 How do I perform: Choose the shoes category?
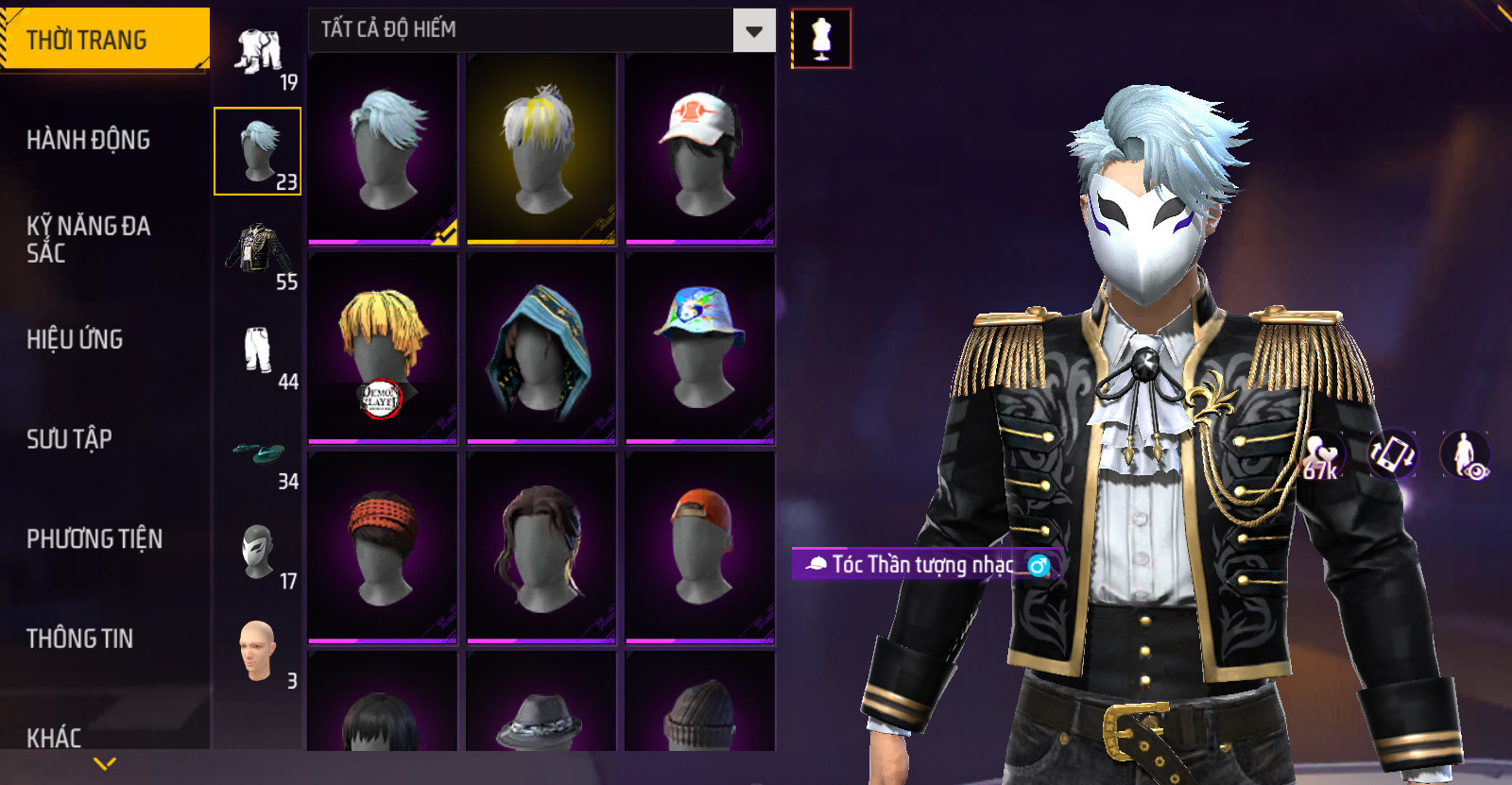257,453
